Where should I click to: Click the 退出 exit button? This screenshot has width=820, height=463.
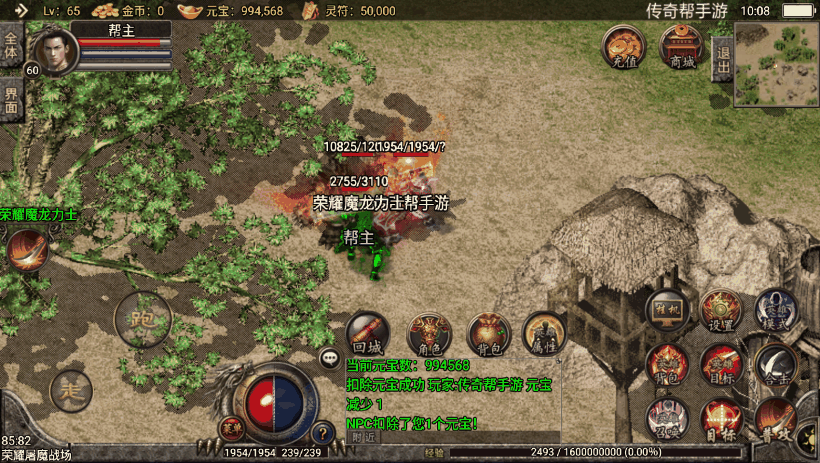click(722, 58)
